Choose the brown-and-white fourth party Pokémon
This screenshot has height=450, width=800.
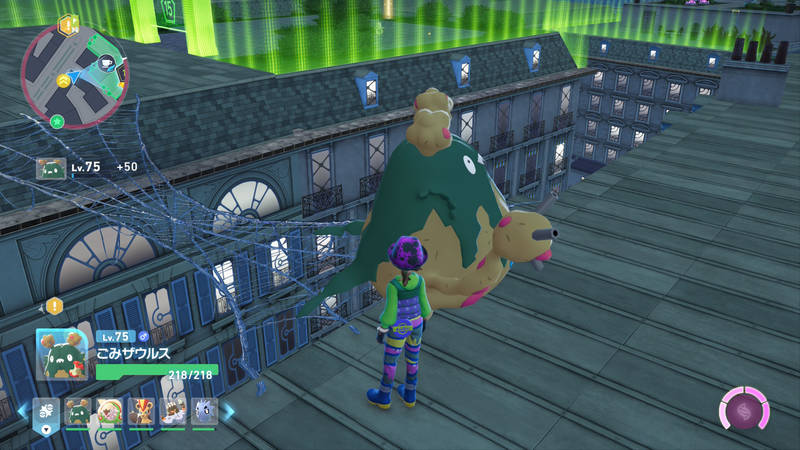pyautogui.click(x=173, y=411)
